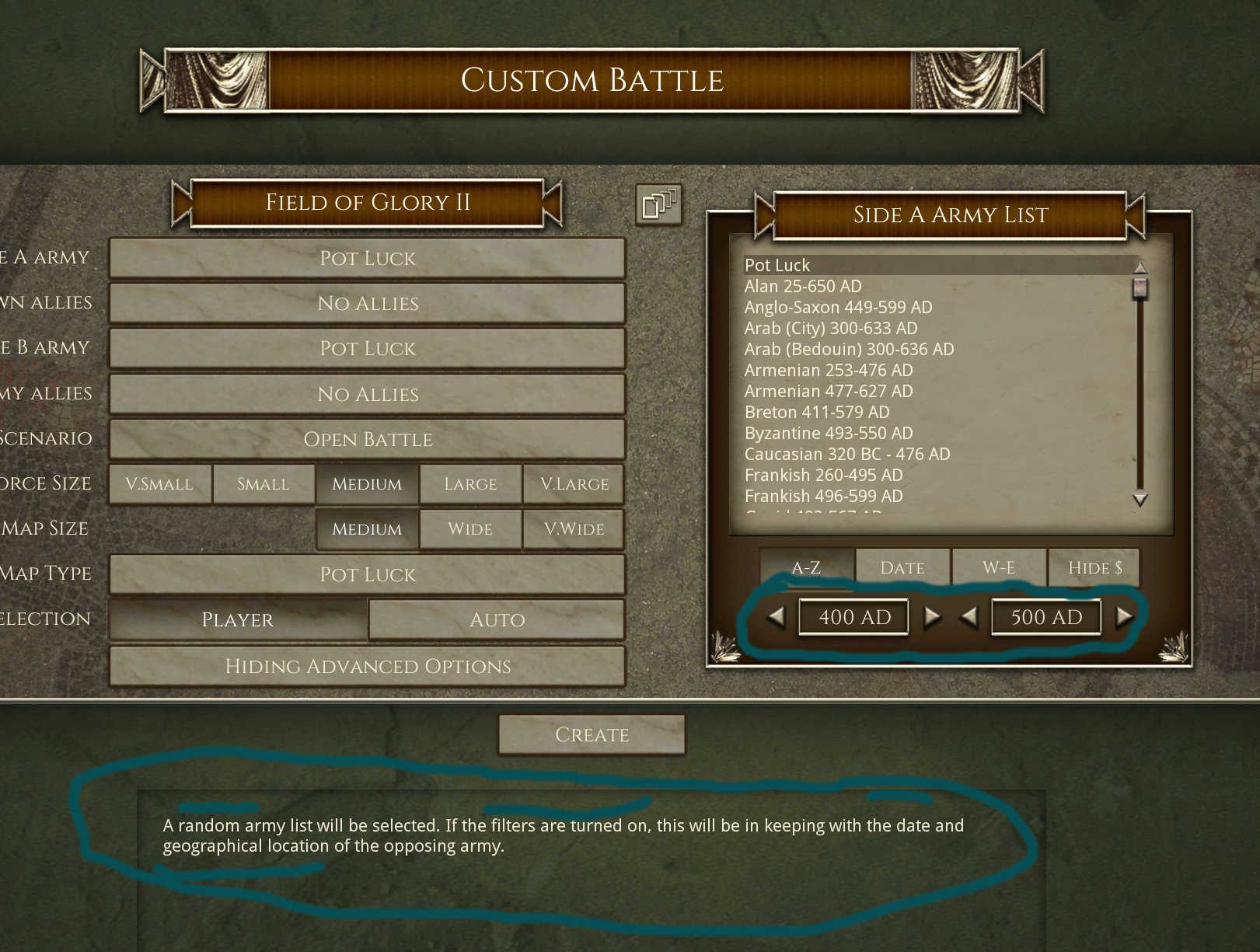Click the overlapping cards icon button
Image resolution: width=1260 pixels, height=952 pixels.
coord(658,204)
